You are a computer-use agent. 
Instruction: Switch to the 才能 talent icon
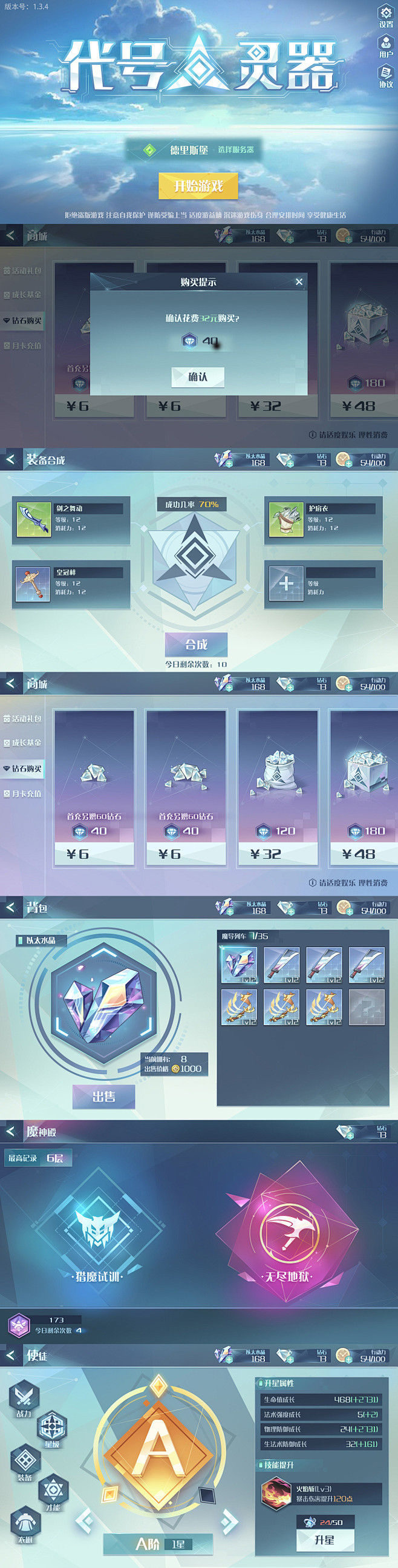click(x=53, y=1490)
